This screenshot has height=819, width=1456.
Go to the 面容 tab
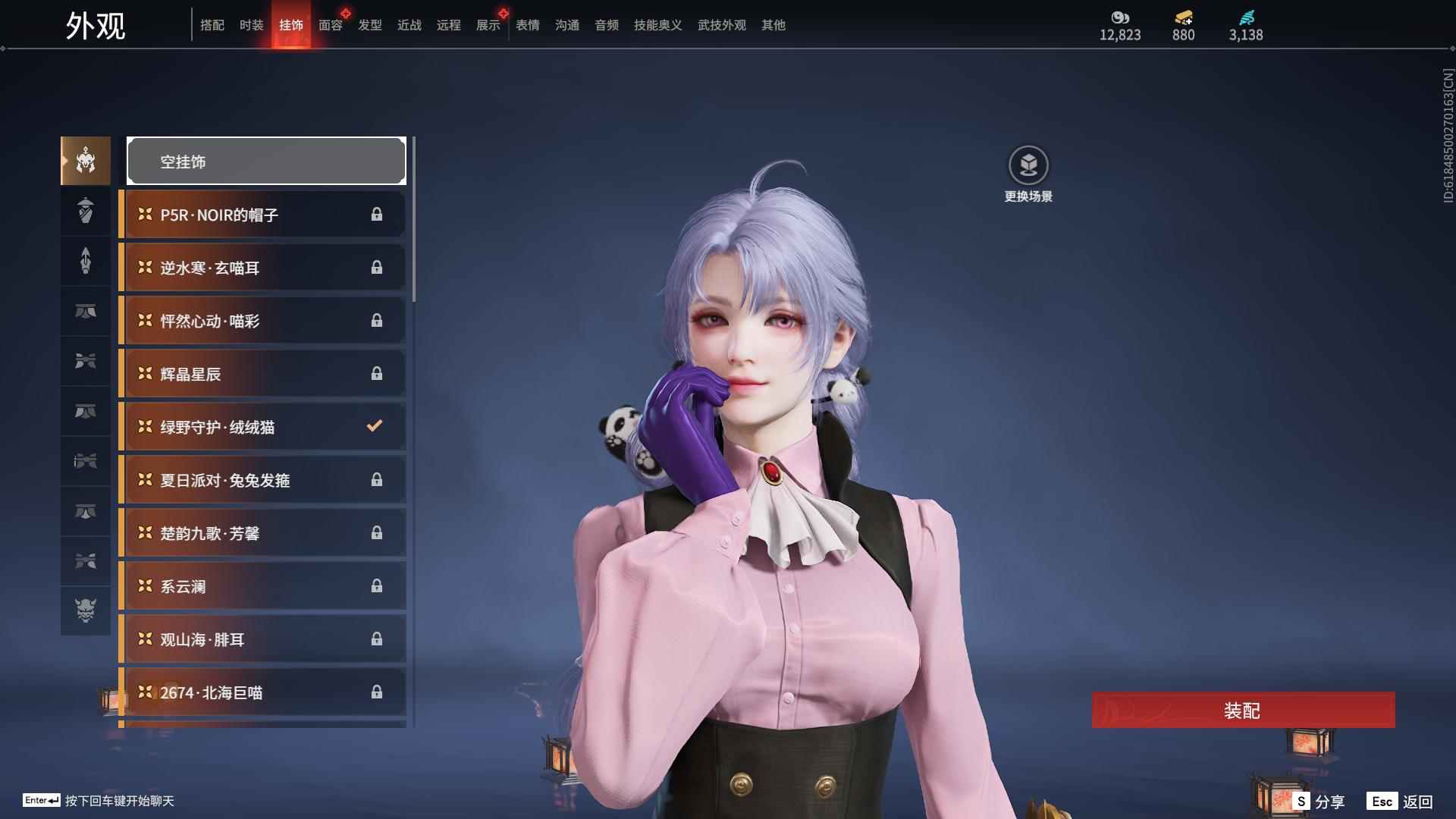(x=330, y=25)
